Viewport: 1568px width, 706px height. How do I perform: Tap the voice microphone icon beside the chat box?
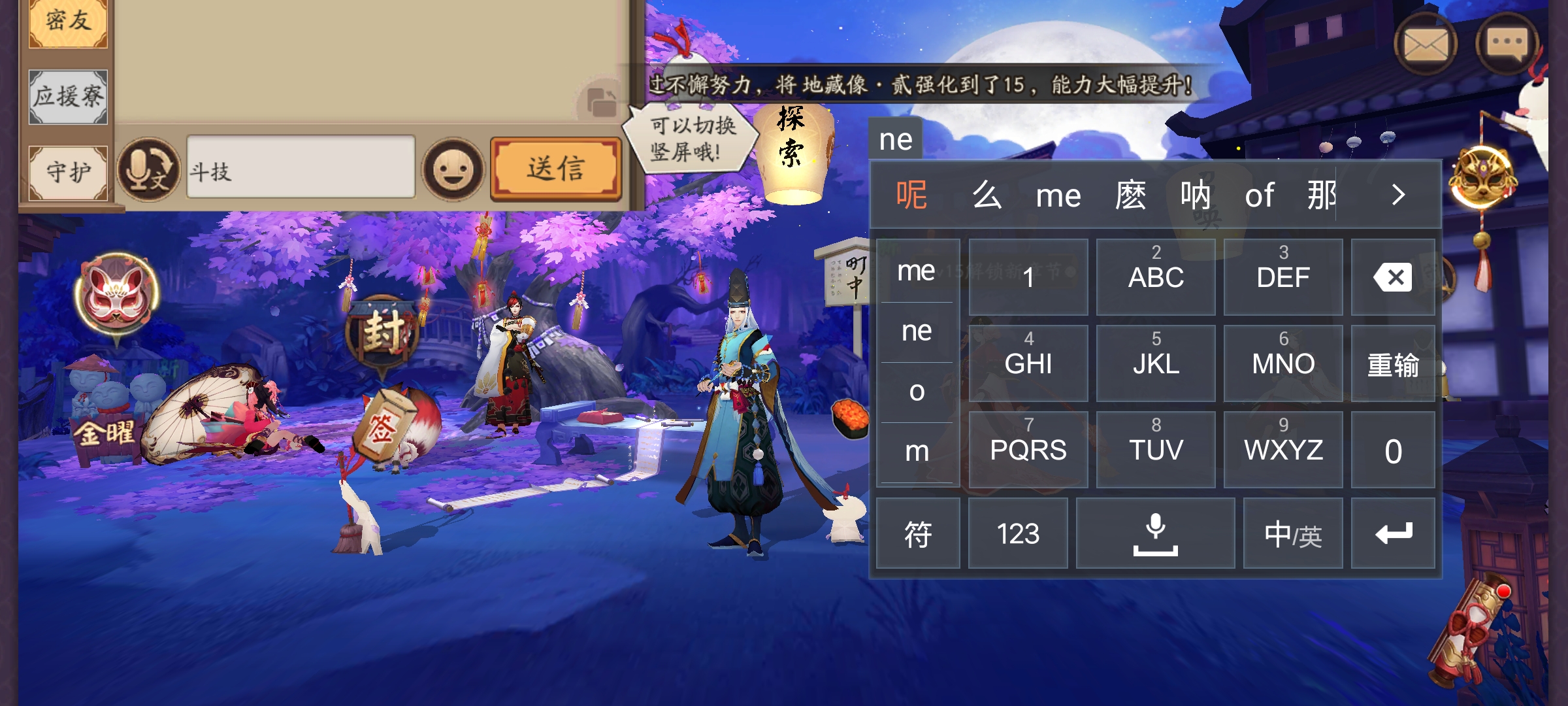click(149, 169)
